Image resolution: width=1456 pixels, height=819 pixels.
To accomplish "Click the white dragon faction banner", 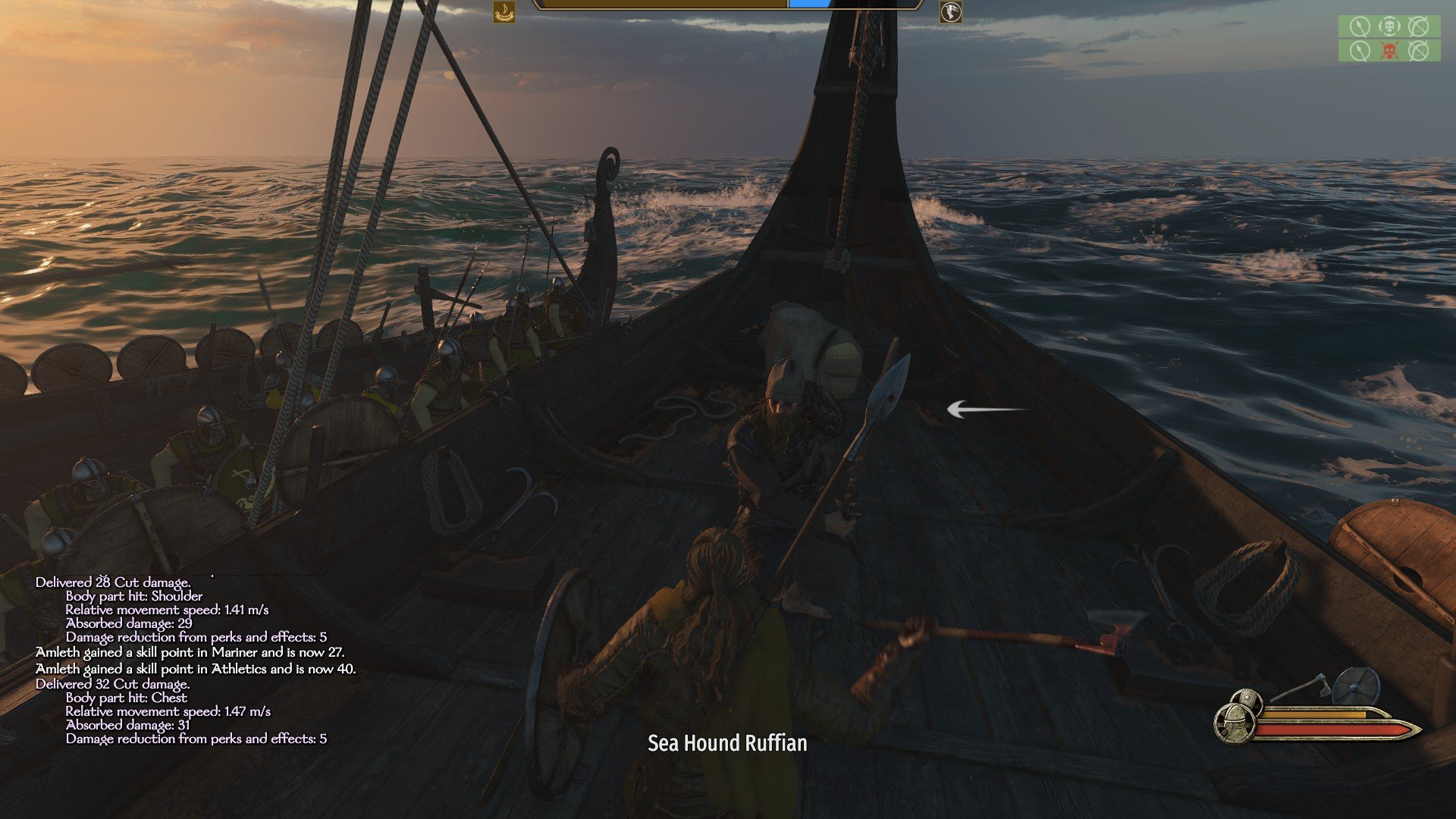I will 950,12.
